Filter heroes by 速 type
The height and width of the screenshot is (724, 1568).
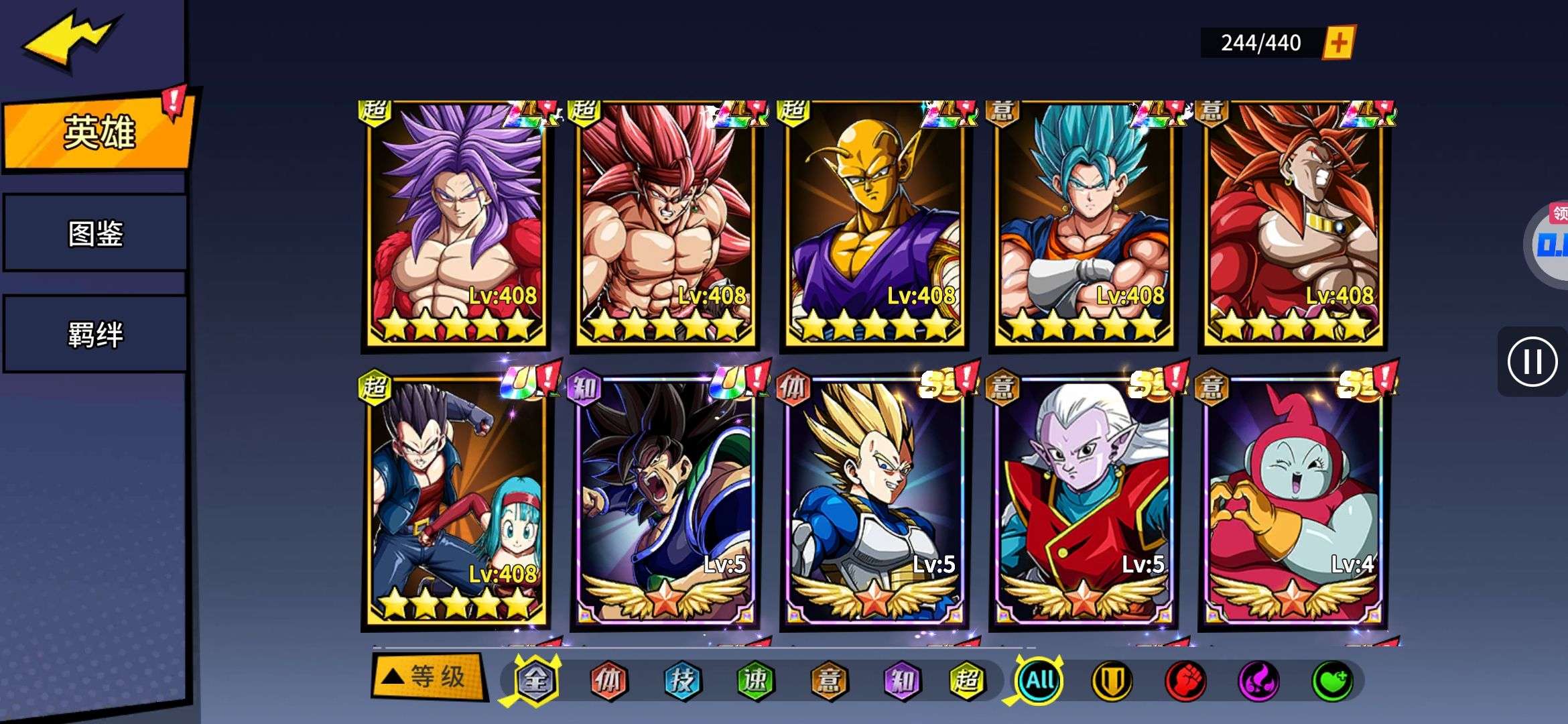(755, 680)
